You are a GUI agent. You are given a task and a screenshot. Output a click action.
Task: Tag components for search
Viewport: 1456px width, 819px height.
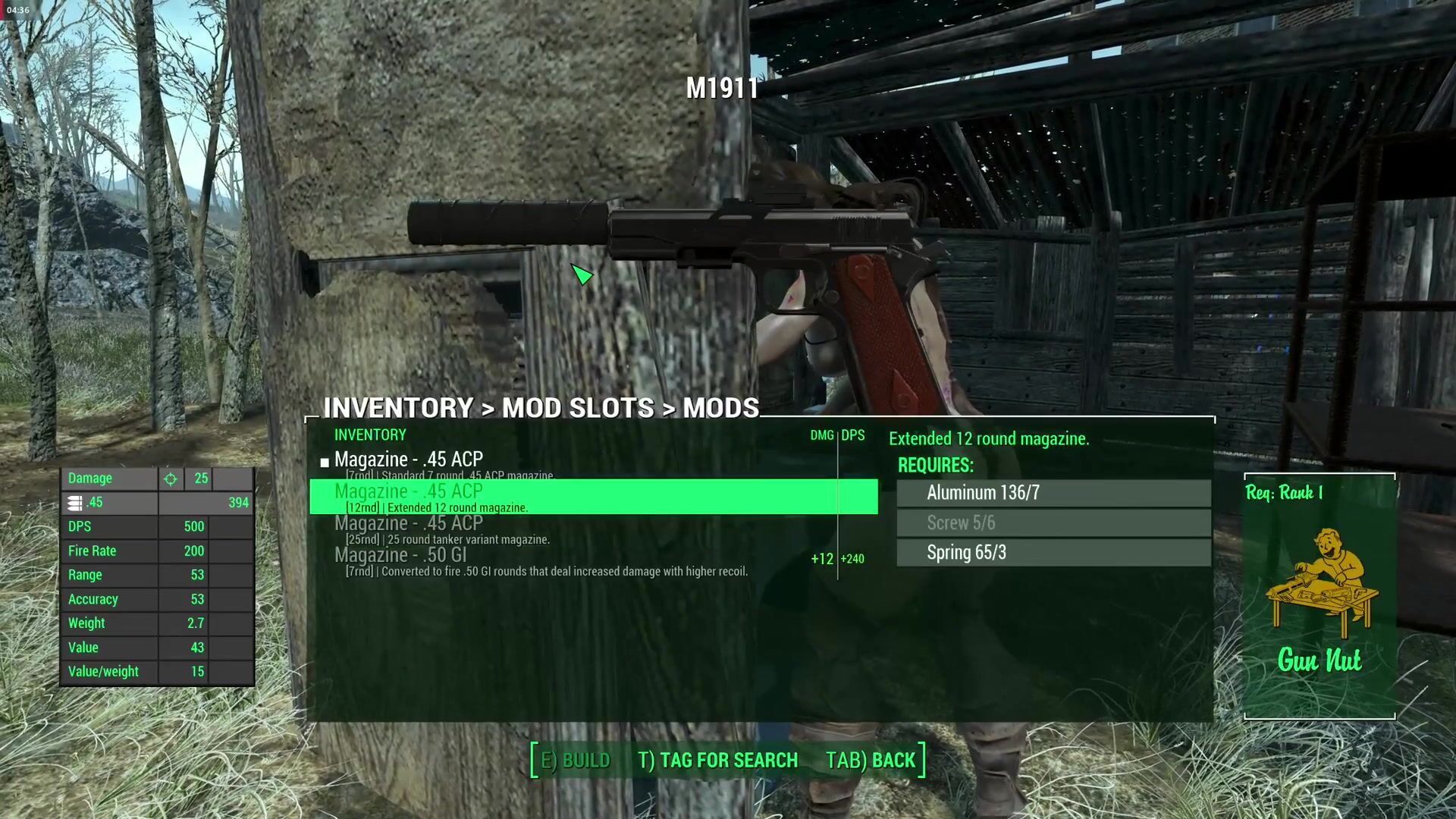(717, 760)
